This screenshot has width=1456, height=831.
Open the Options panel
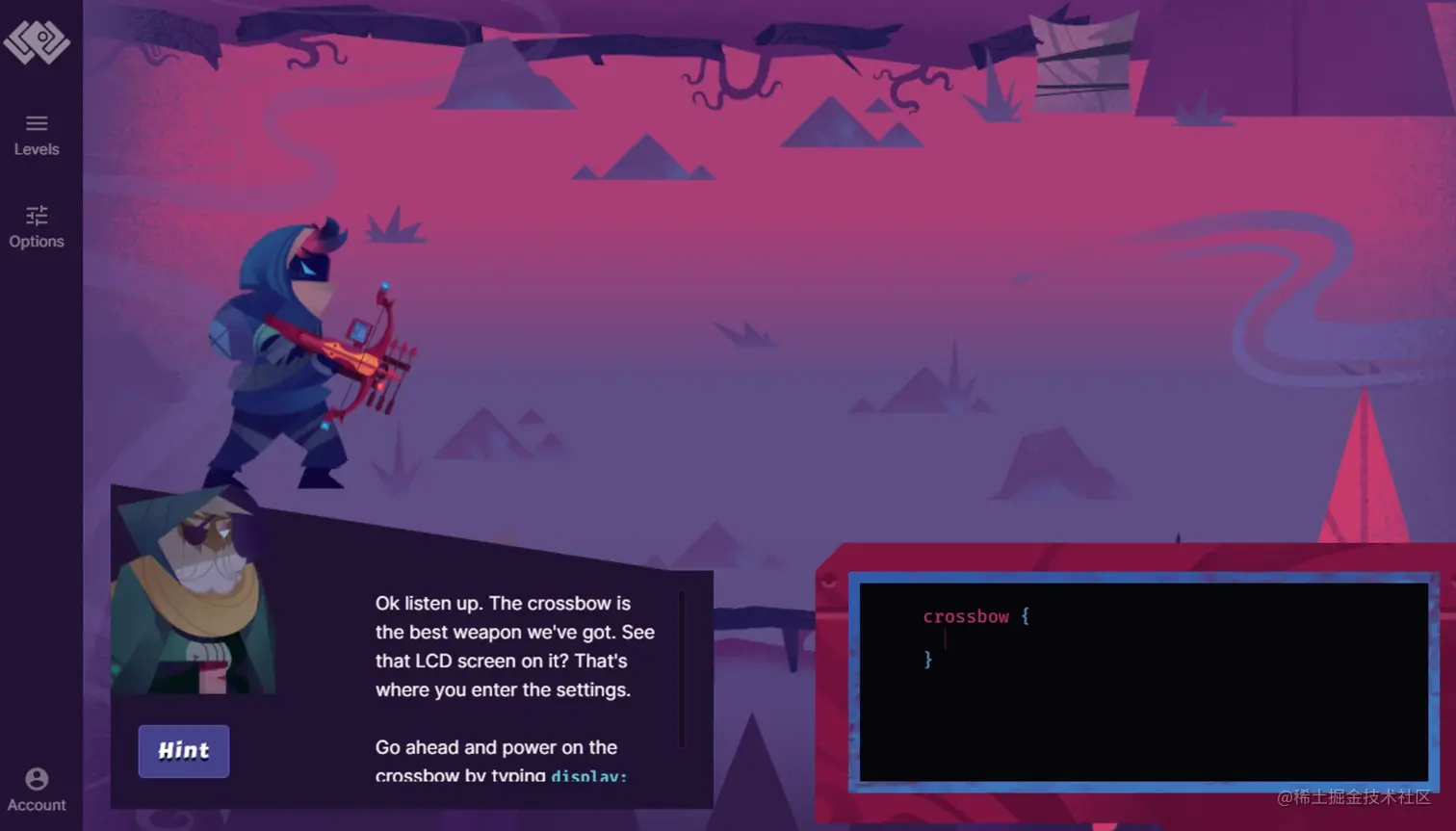point(37,226)
